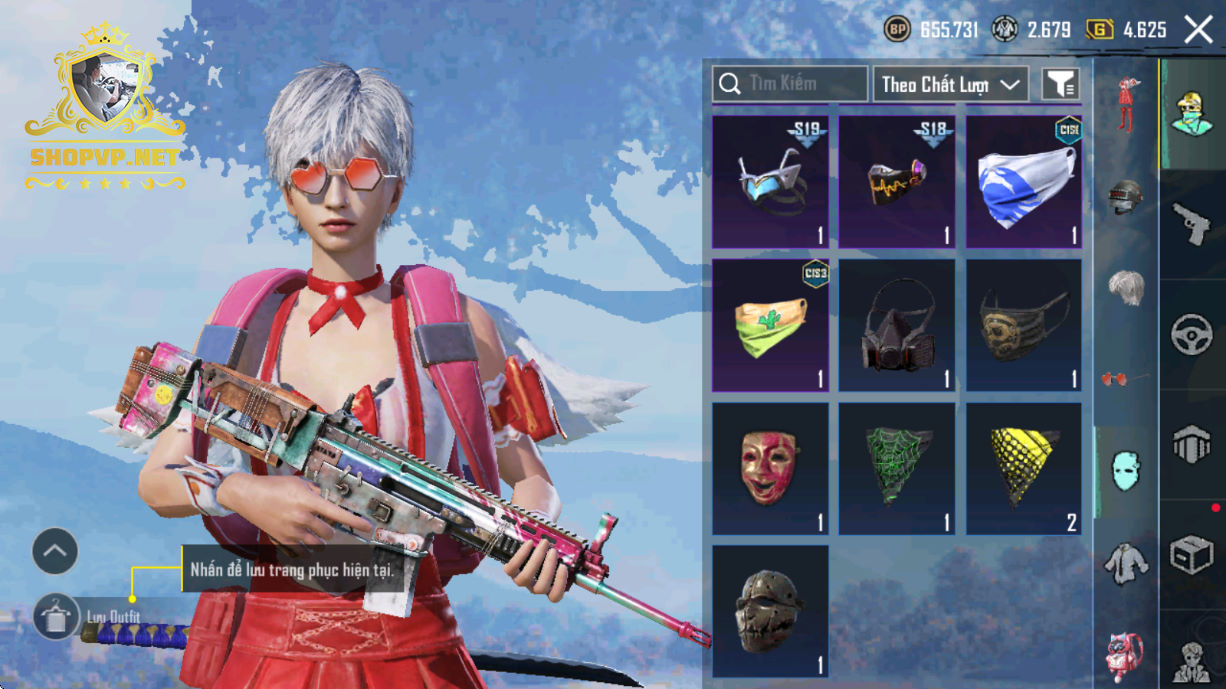Switch to the hair category tab

pos(1126,287)
